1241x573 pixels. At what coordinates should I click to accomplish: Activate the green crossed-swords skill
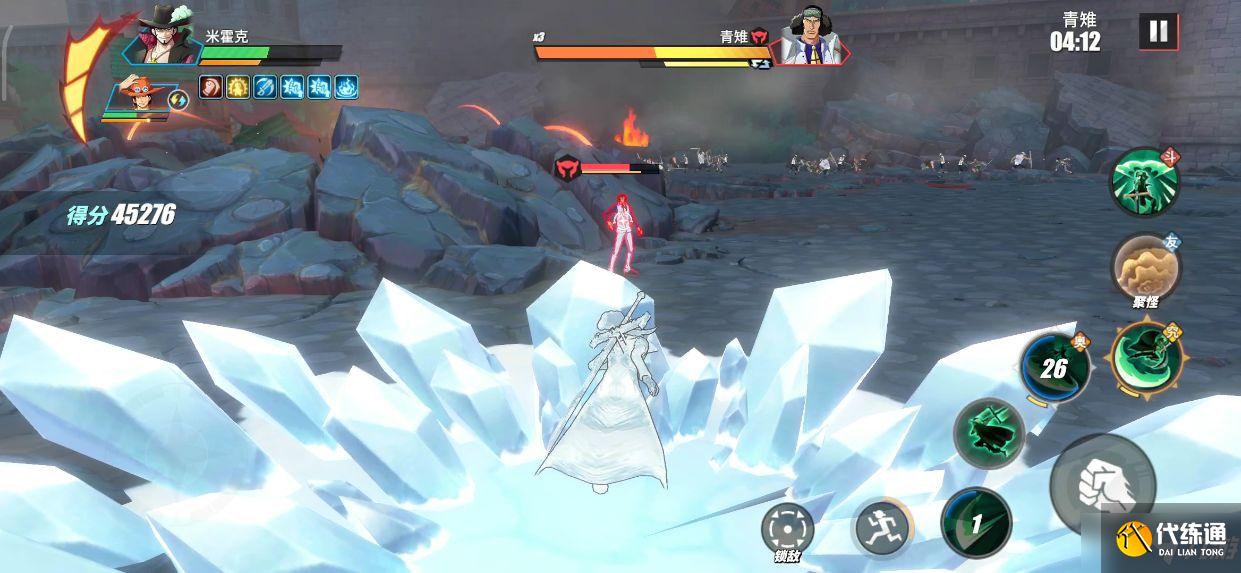988,433
